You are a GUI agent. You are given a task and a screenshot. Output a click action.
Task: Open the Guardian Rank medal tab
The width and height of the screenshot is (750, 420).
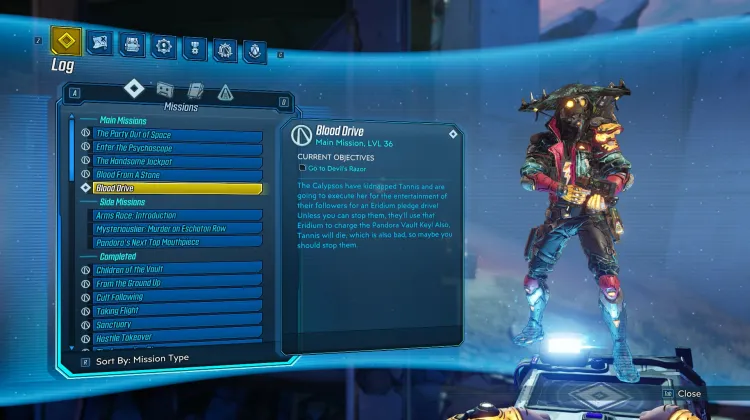pyautogui.click(x=195, y=47)
